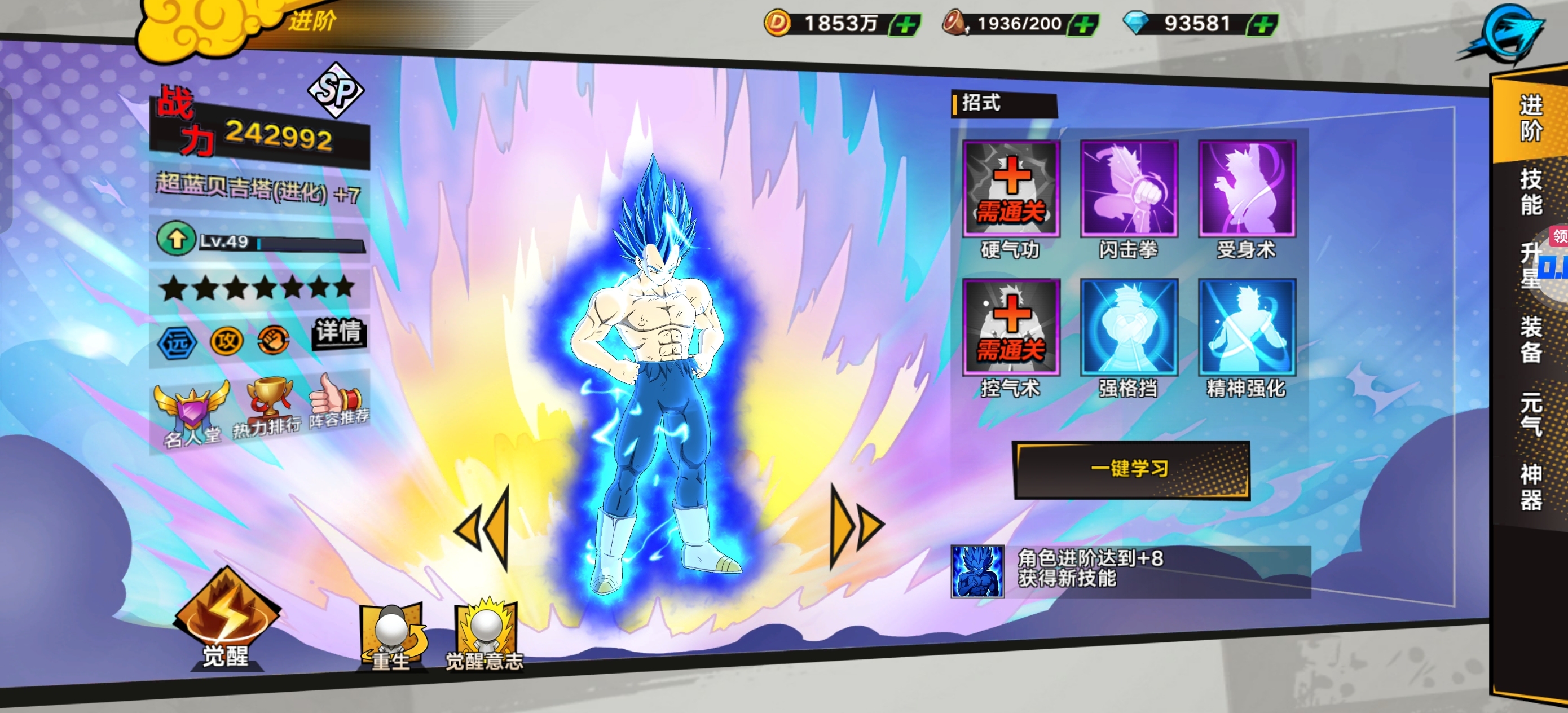This screenshot has height=713, width=1568.
Task: Add more diamonds with the plus button
Action: 1262,25
